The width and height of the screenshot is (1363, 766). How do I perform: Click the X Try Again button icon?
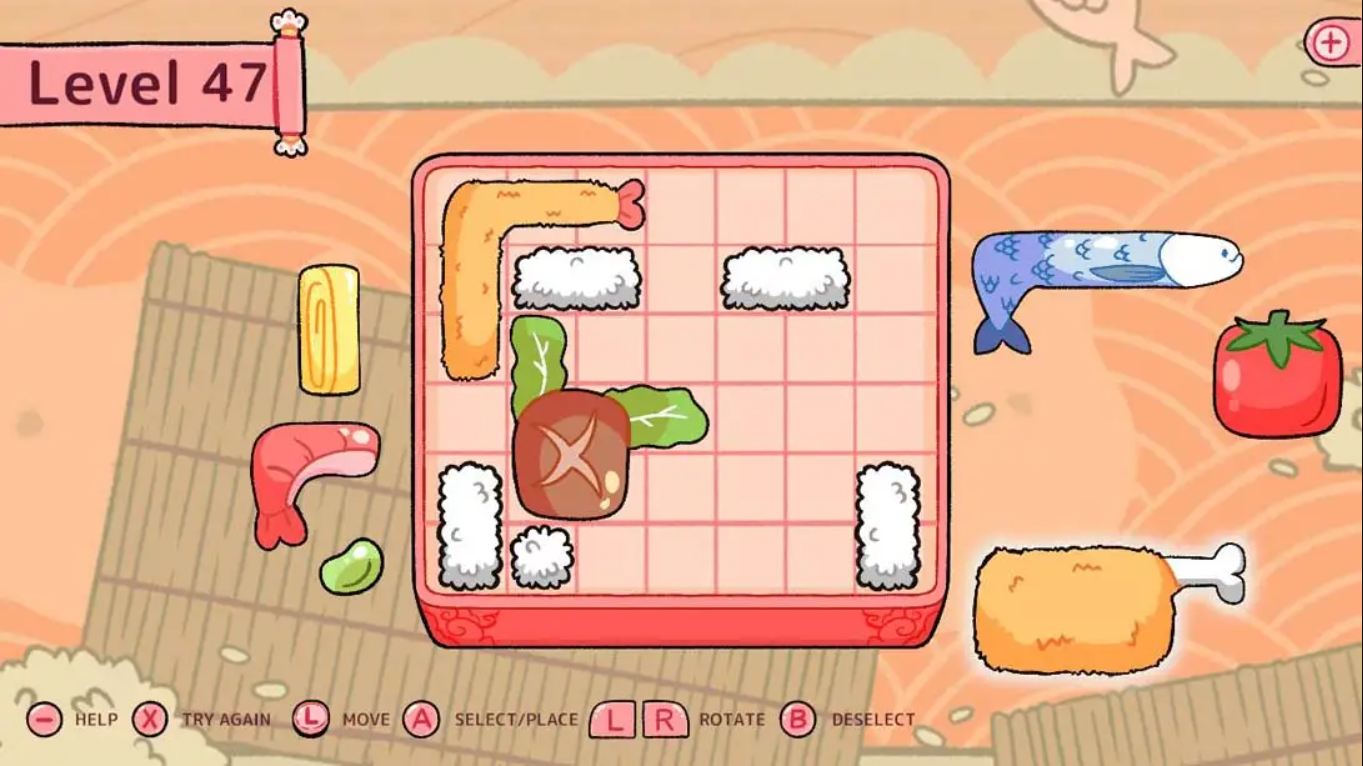[x=150, y=717]
